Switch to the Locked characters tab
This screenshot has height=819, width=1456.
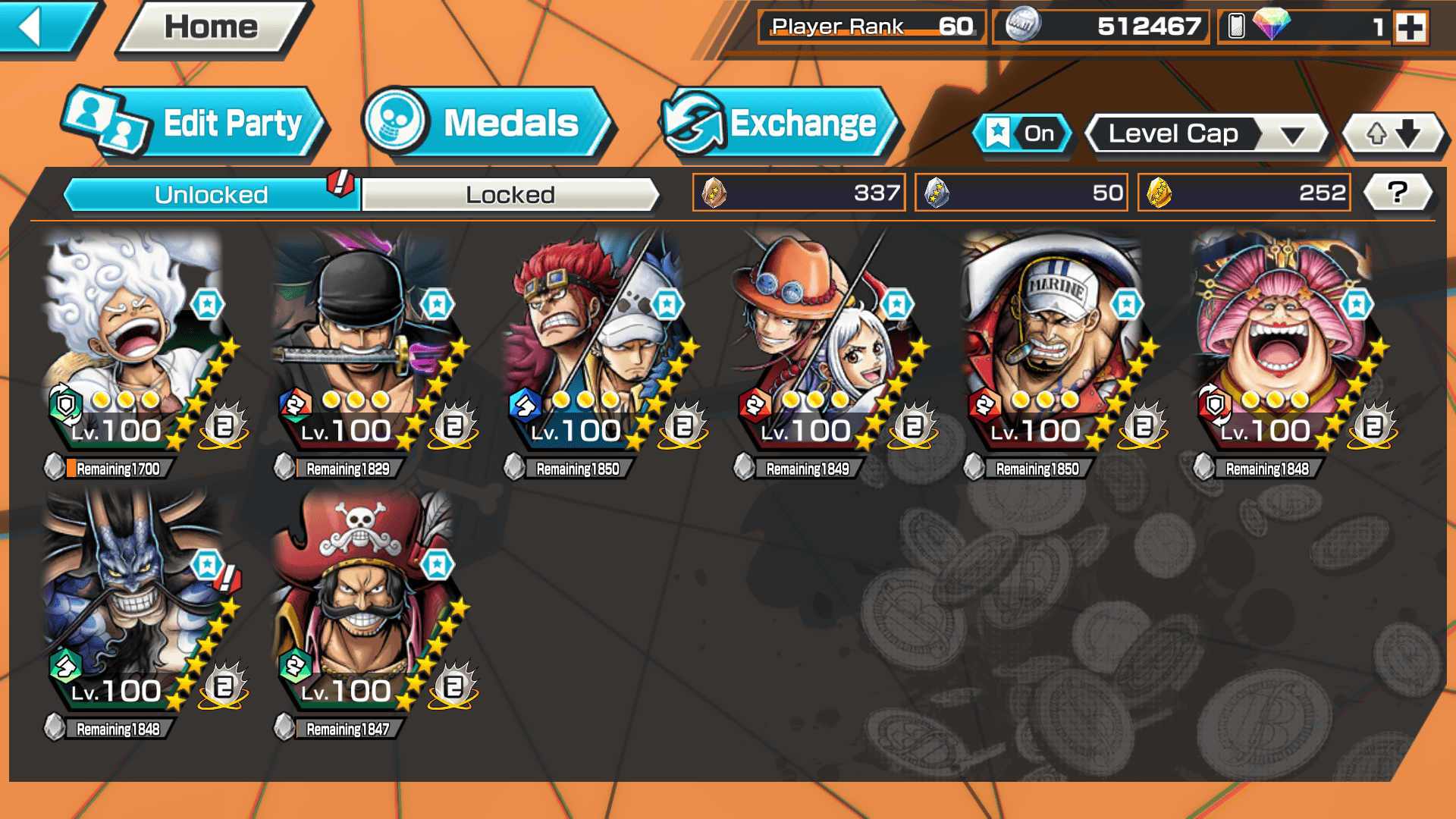point(510,195)
